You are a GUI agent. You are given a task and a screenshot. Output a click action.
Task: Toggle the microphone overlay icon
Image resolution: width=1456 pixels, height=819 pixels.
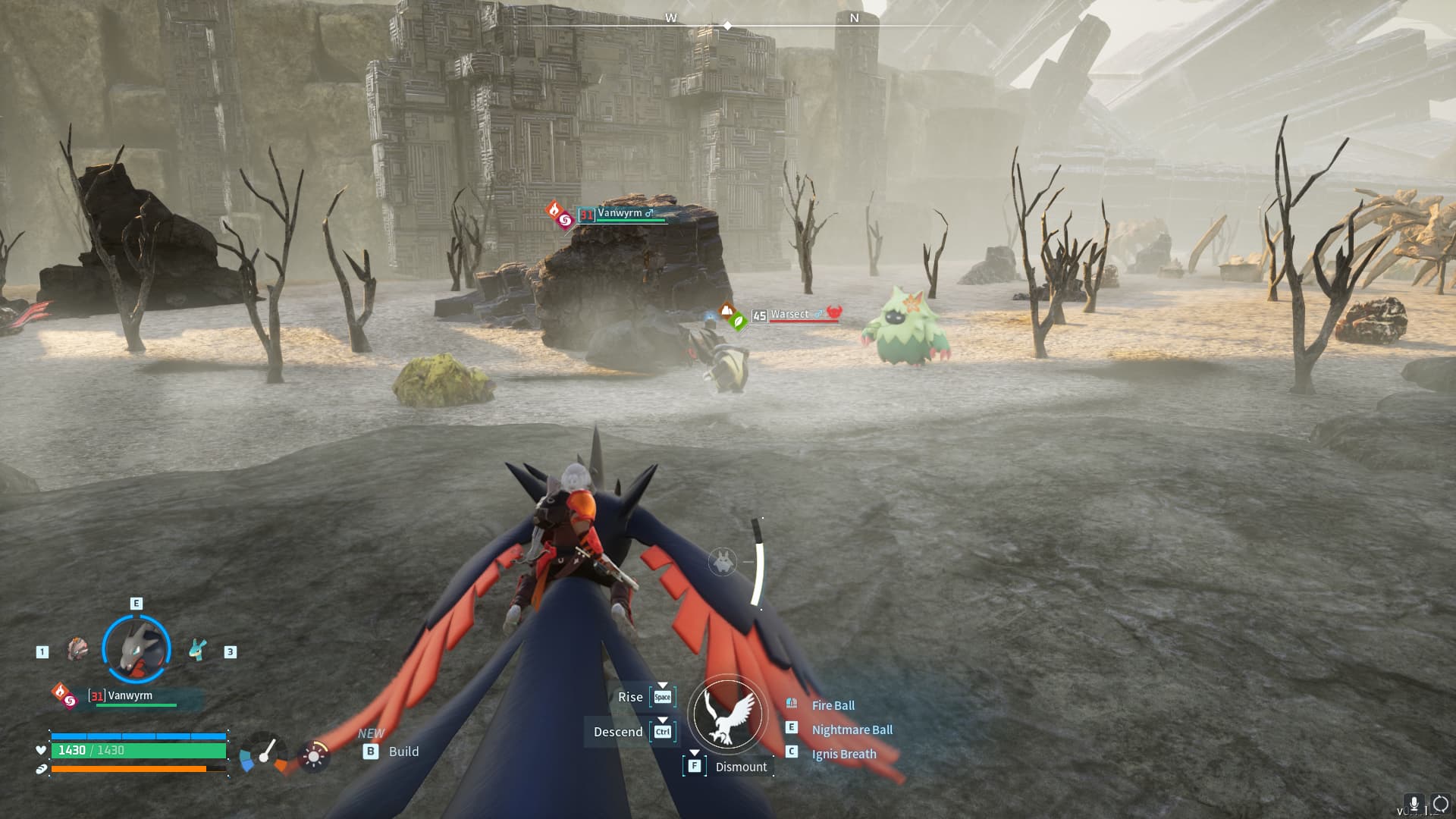click(x=1414, y=804)
